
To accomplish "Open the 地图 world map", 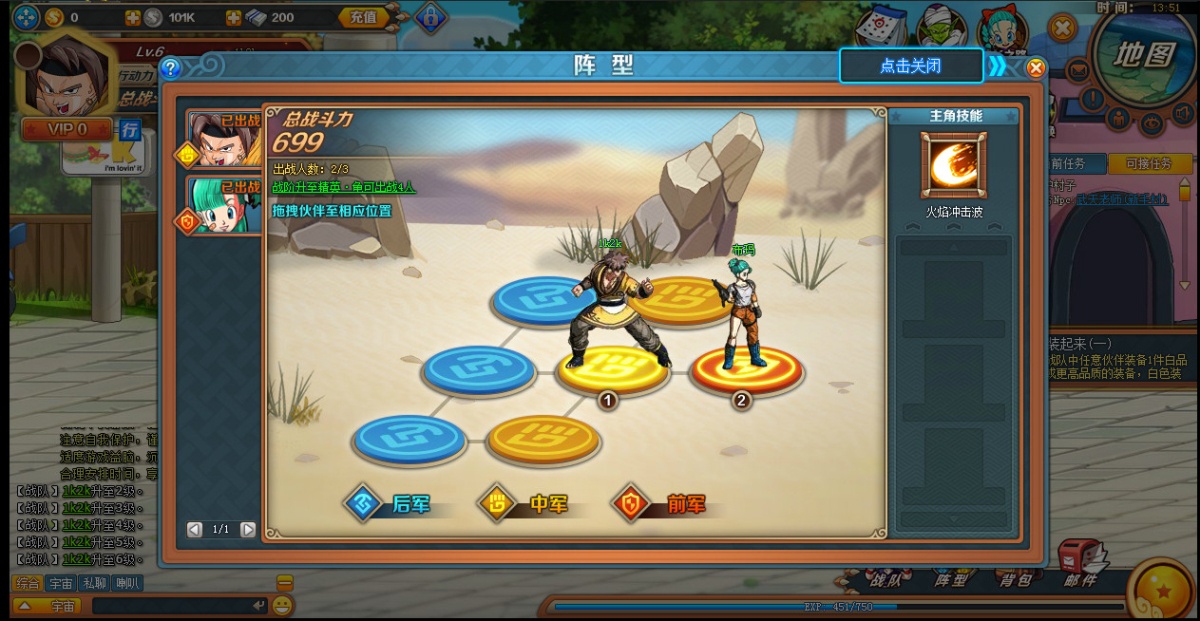I will point(1146,53).
